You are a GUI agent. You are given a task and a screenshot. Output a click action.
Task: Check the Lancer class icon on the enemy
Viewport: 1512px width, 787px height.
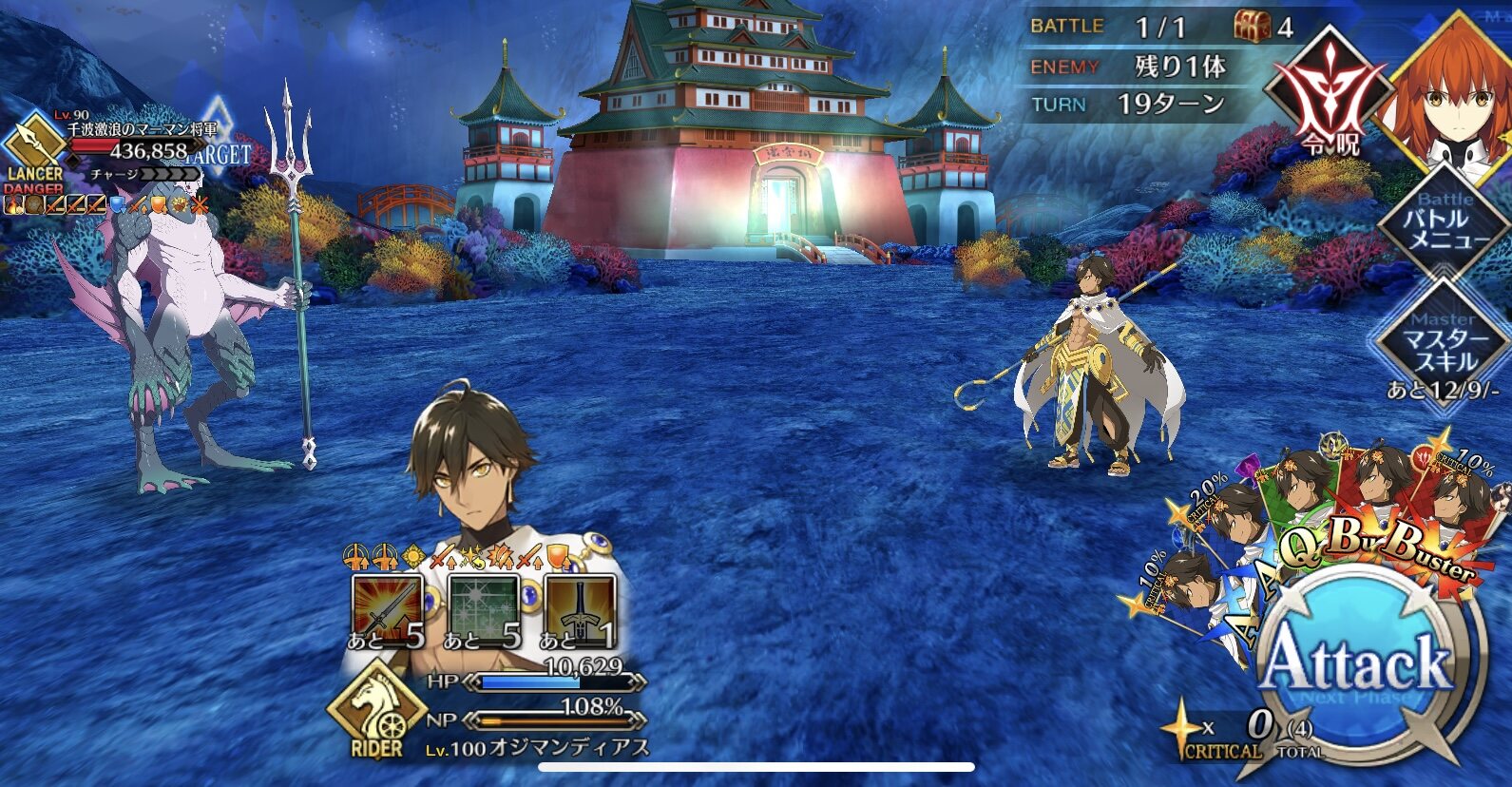(33, 147)
